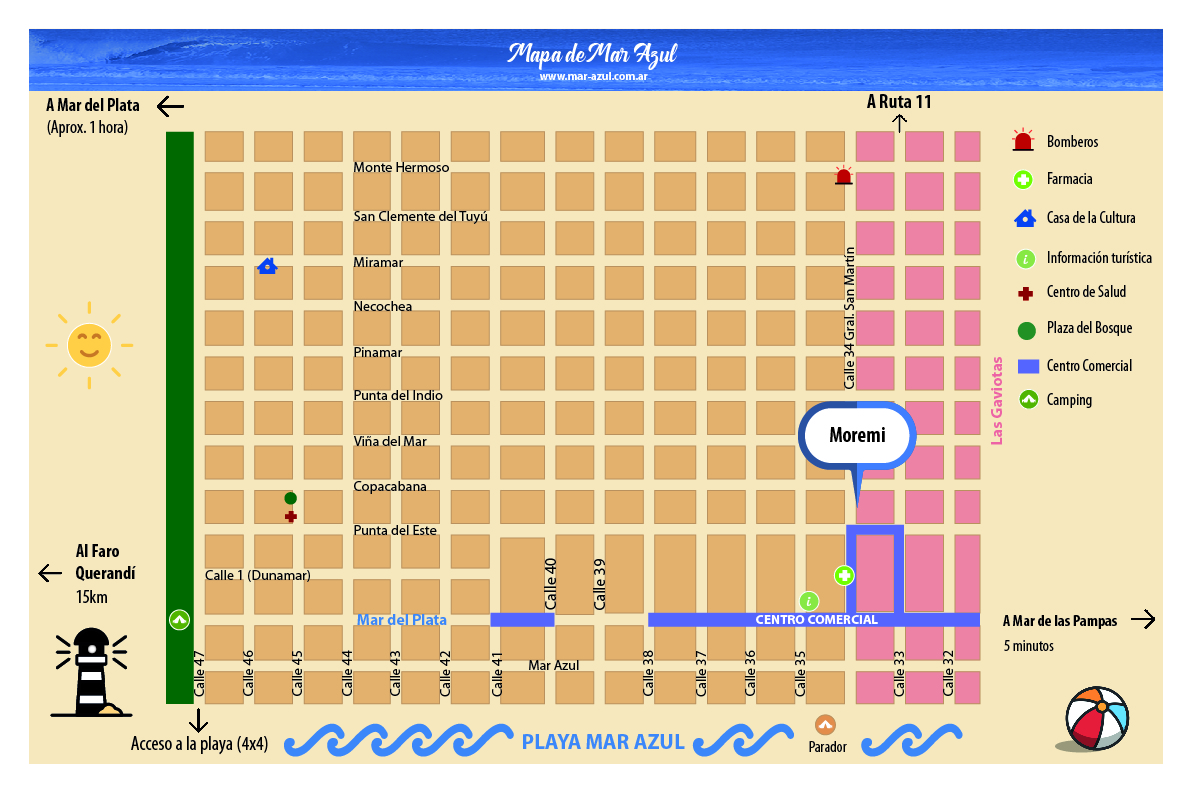Image resolution: width=1192 pixels, height=793 pixels.
Task: Click the orange Parador marker at the beach
Action: coord(825,725)
